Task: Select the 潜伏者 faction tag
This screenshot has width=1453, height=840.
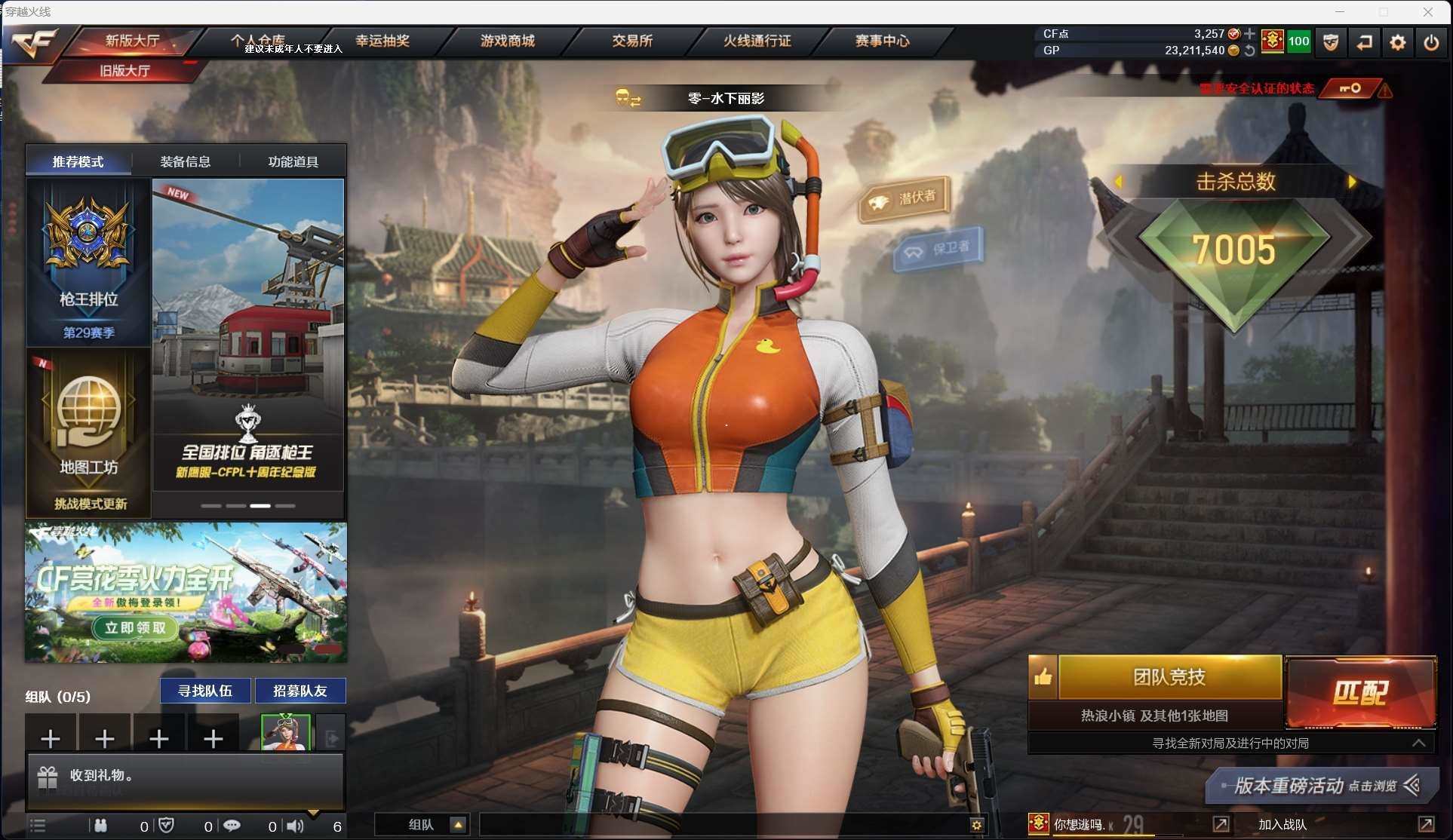Action: 905,198
